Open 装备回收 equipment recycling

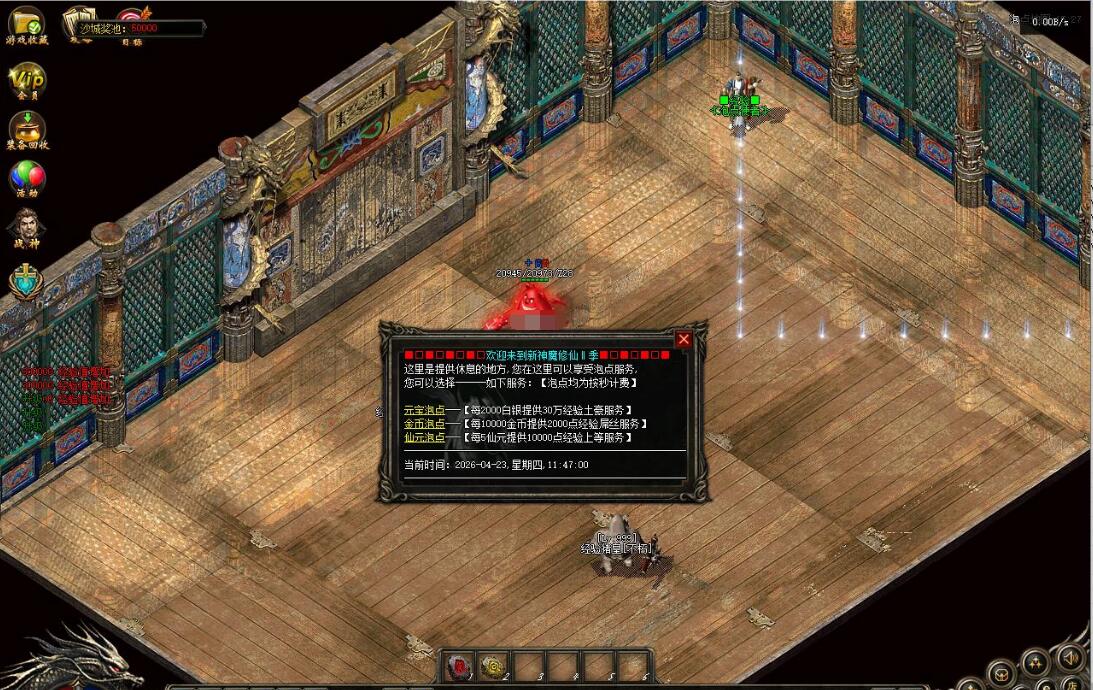point(27,128)
